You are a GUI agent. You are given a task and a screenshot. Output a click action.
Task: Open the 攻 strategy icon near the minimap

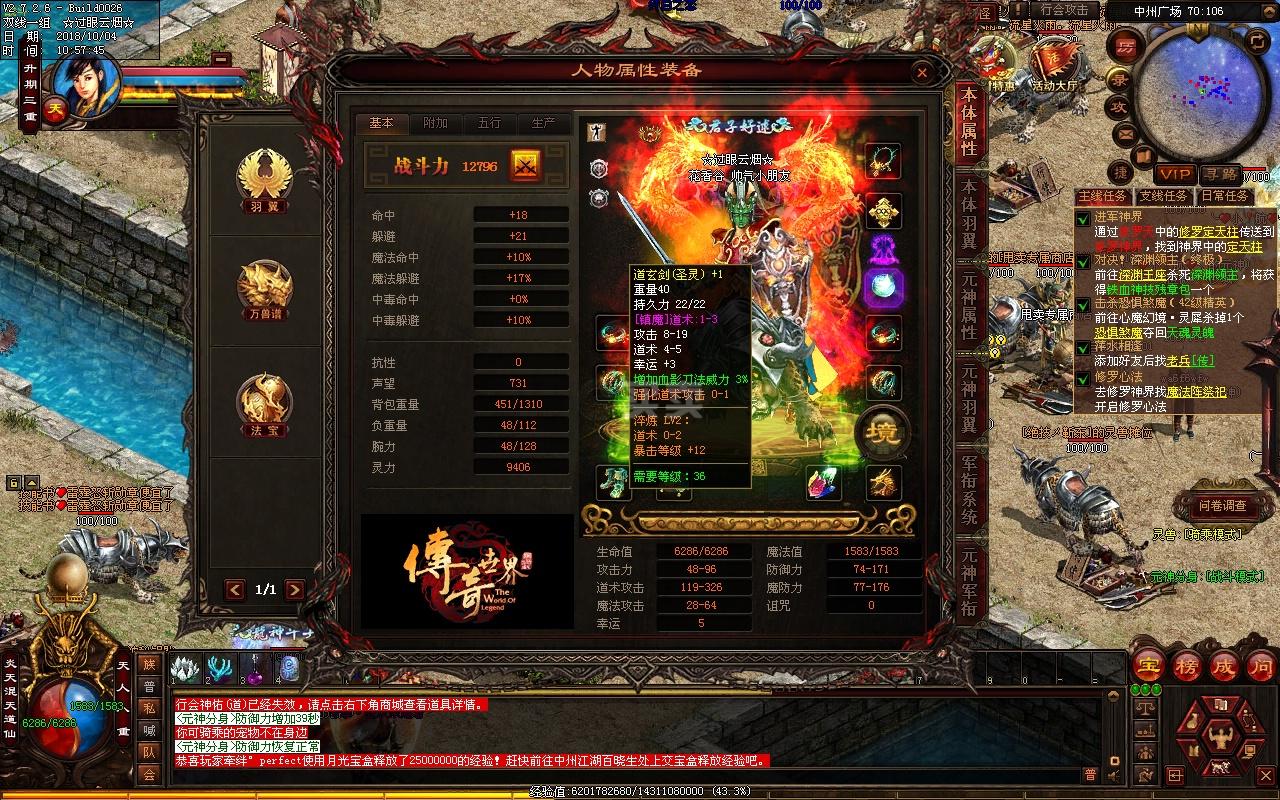tap(1121, 106)
